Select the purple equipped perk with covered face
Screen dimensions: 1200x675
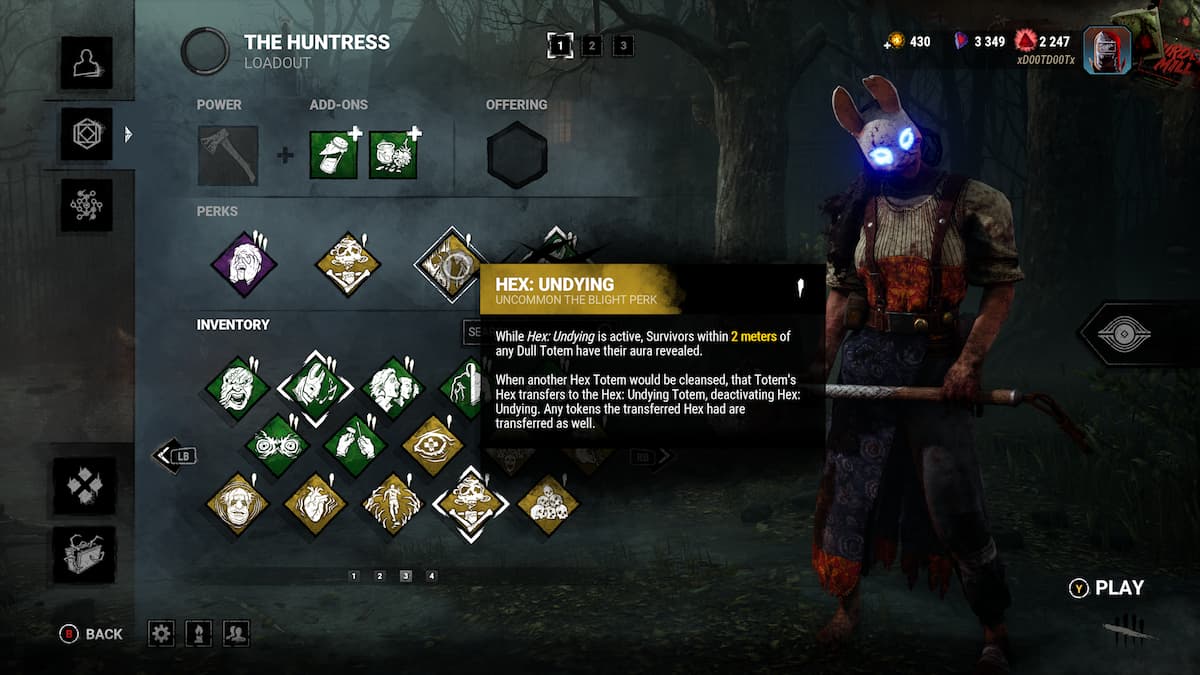pyautogui.click(x=244, y=264)
